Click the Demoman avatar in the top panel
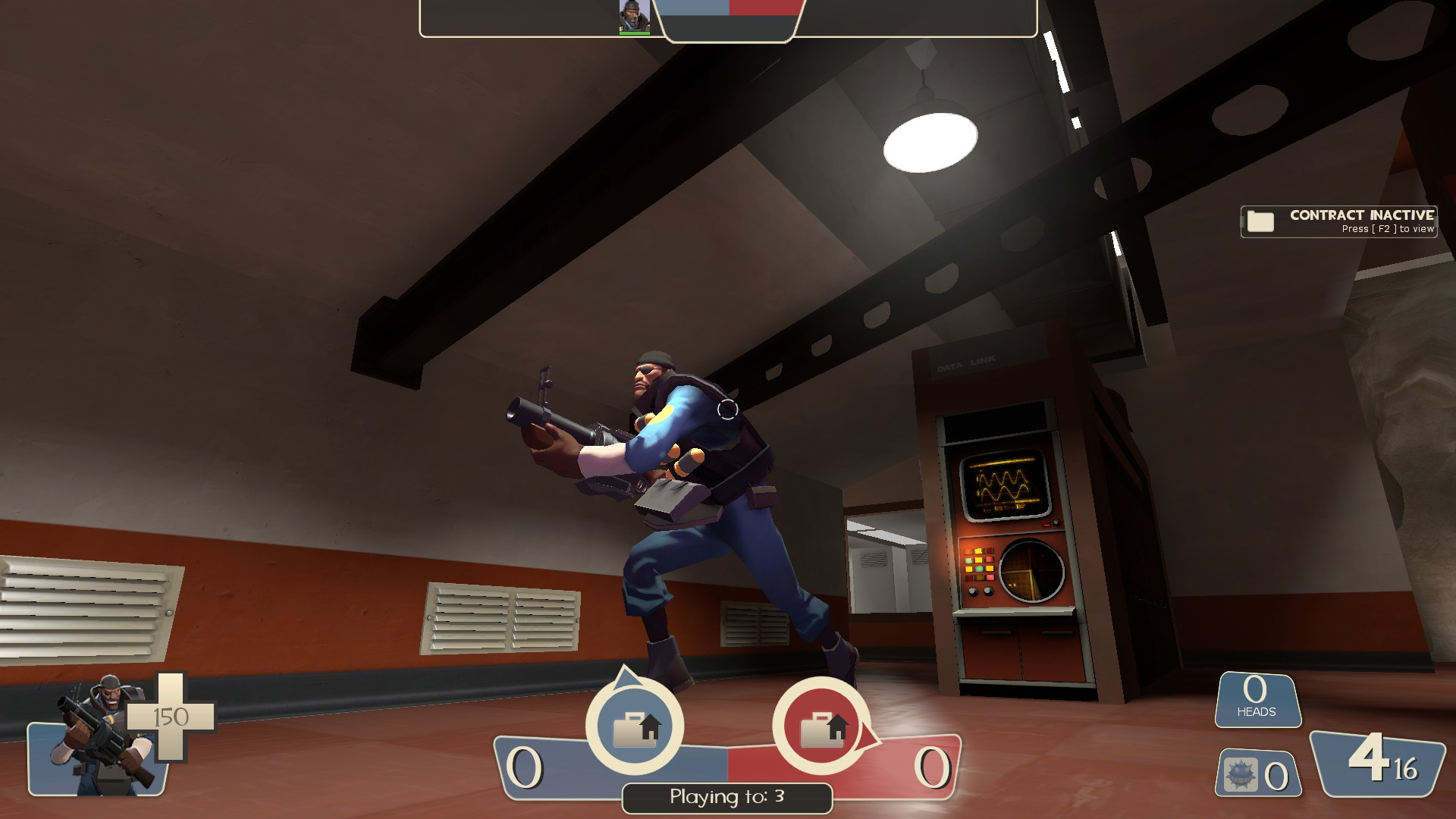This screenshot has height=819, width=1456. (635, 14)
